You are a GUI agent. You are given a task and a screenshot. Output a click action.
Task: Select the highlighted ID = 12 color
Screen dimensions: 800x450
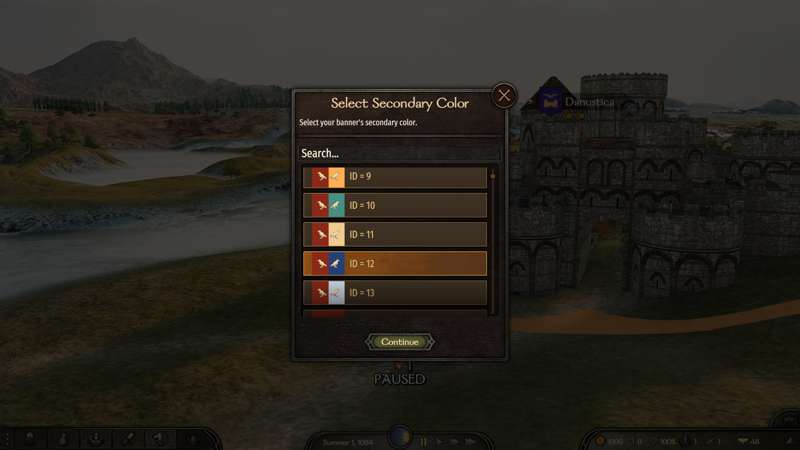[395, 264]
